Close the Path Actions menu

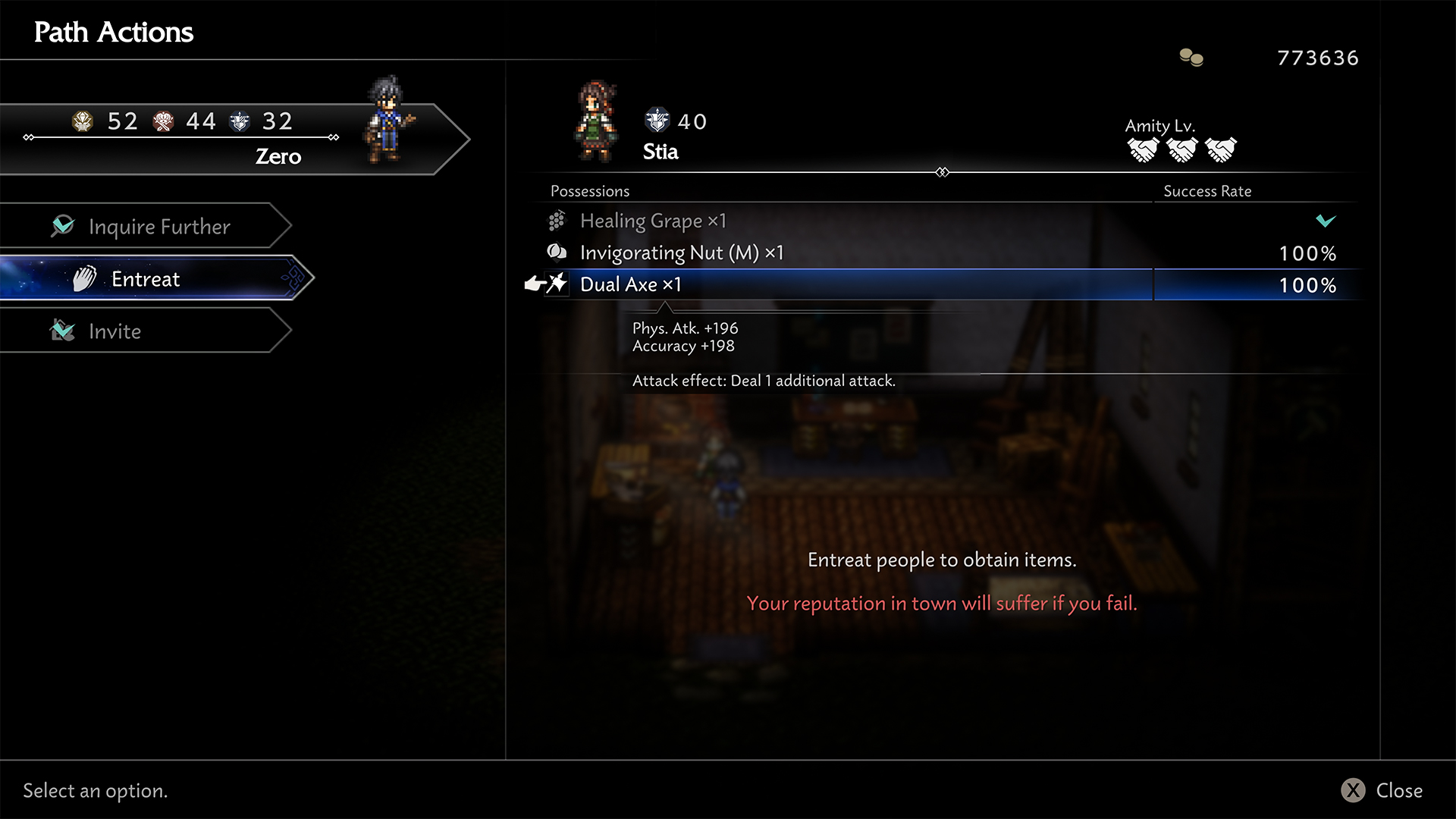[x=1382, y=790]
